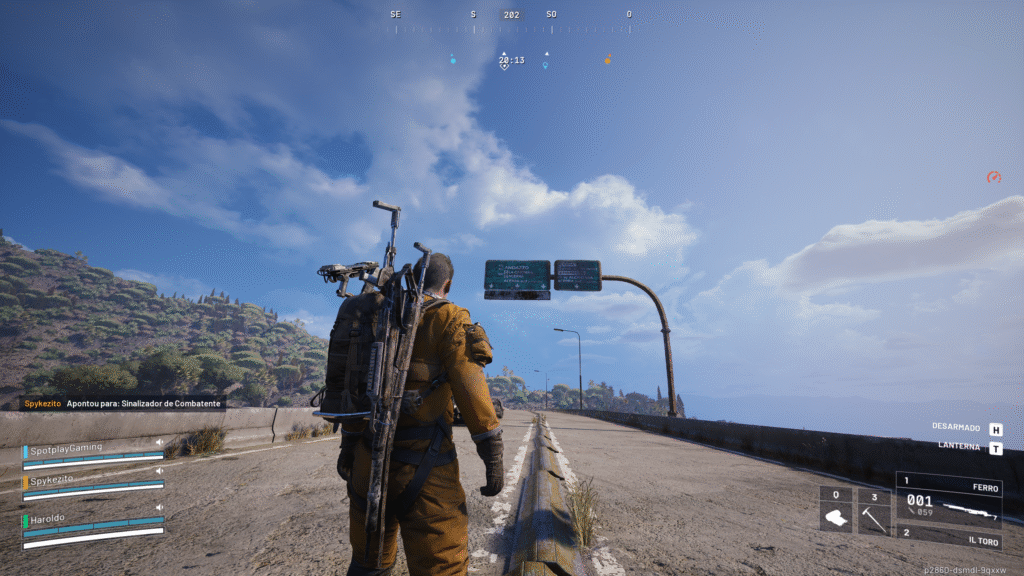
Task: Toggle SpotplayGaming's voice speaker icon
Action: tap(159, 441)
